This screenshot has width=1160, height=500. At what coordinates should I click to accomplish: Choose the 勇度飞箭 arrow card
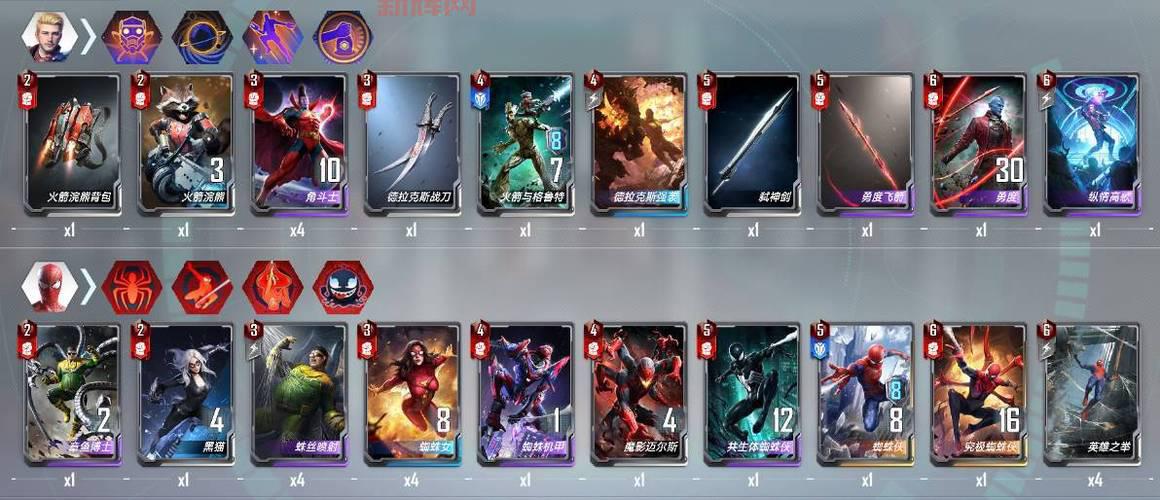(867, 142)
